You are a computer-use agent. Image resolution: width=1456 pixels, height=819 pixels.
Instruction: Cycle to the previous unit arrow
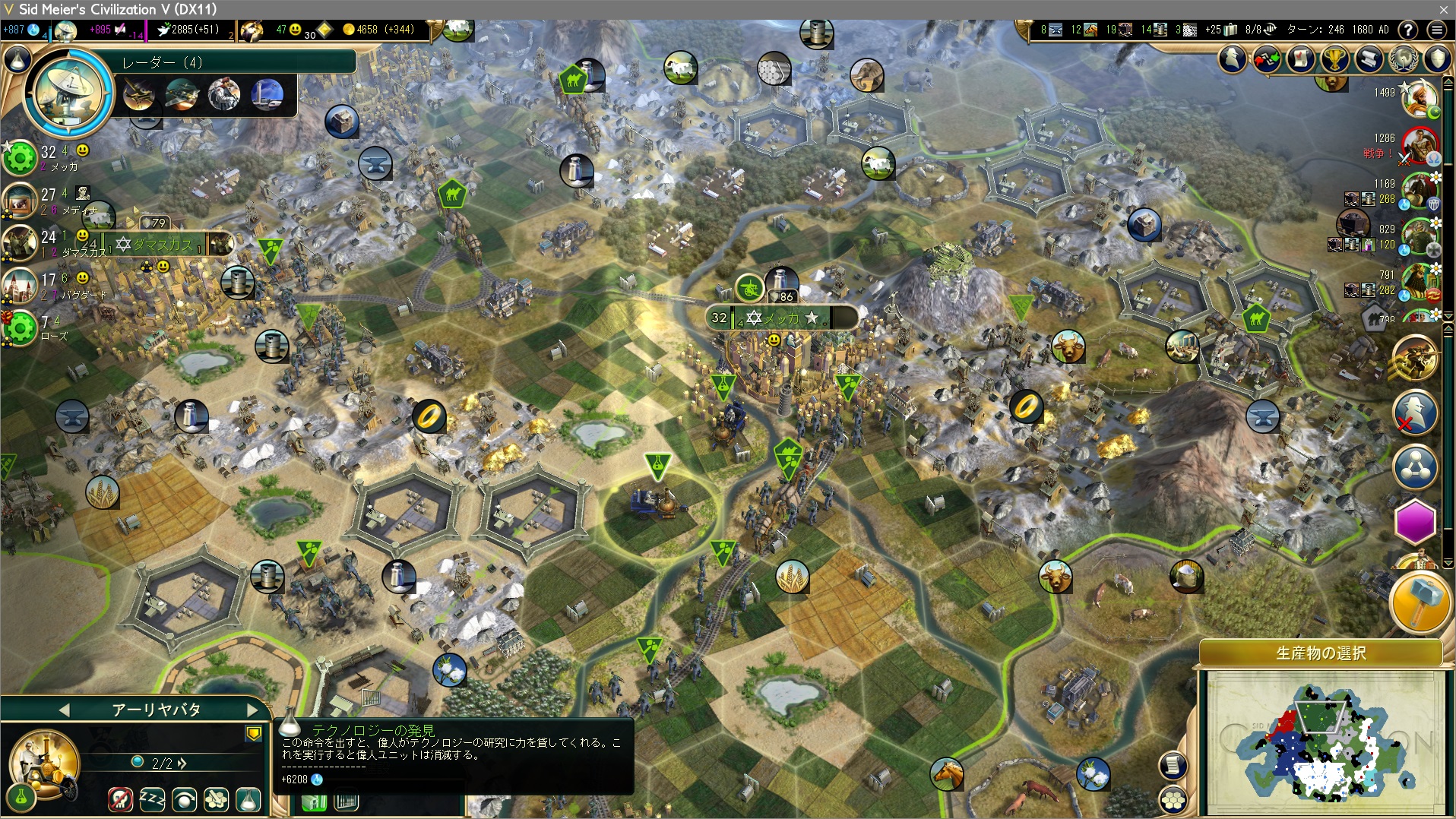tap(64, 710)
